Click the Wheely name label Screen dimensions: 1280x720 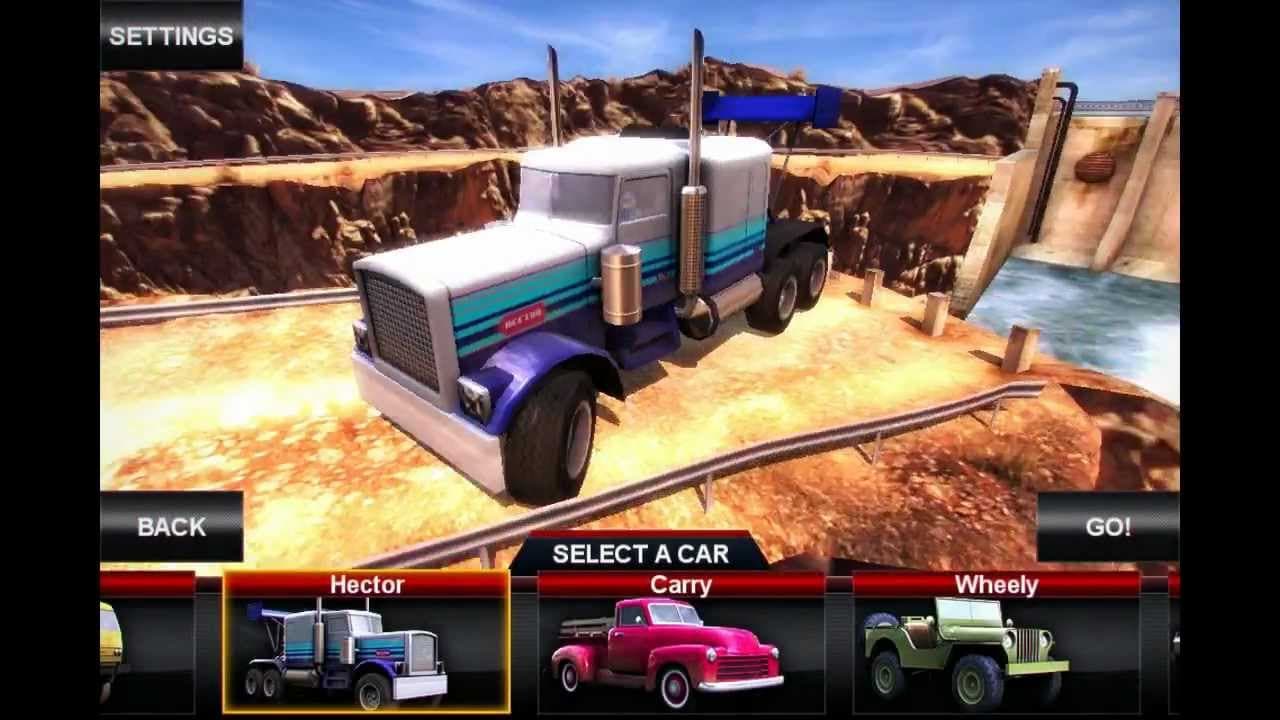coord(995,585)
